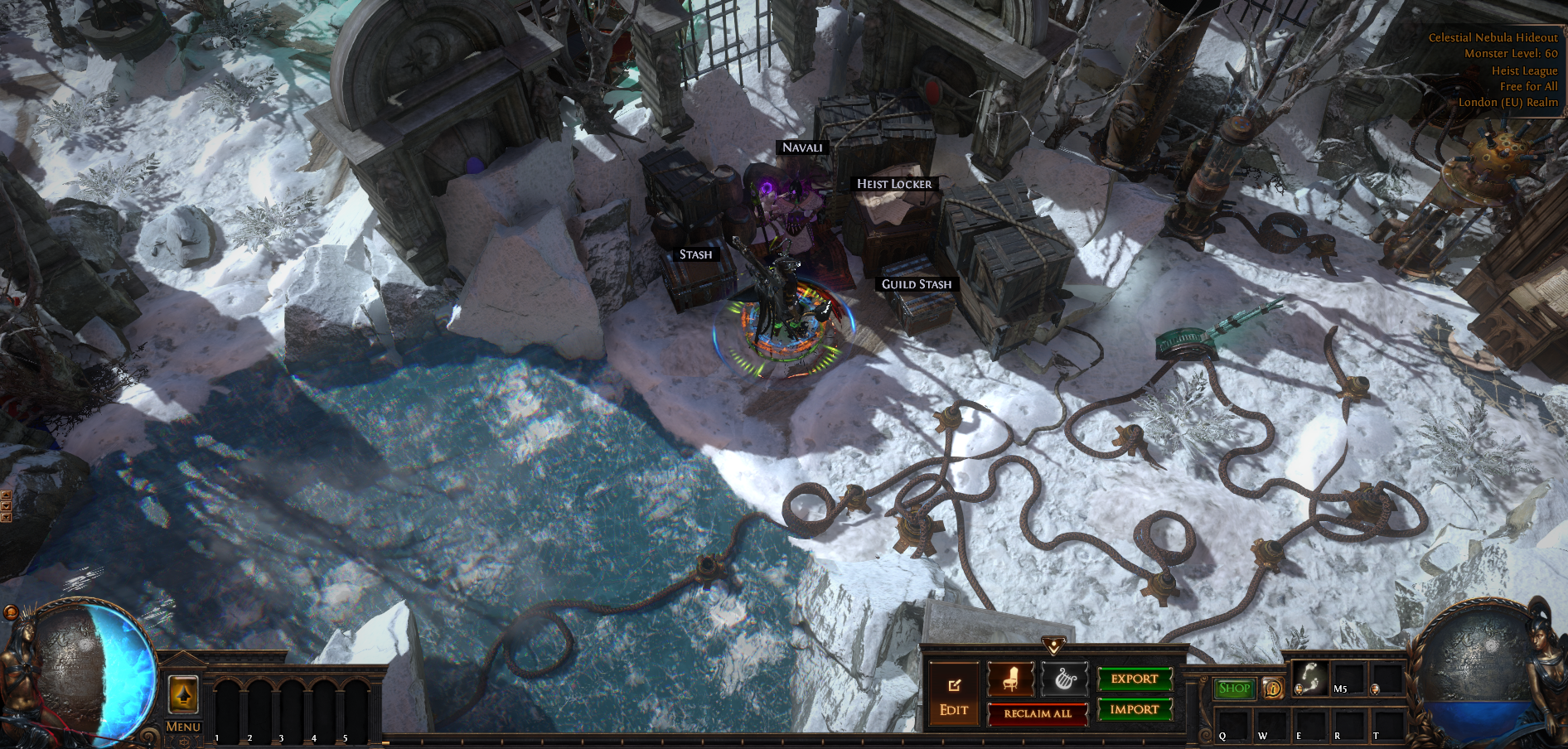Select the harp music button
The width and height of the screenshot is (1568, 749).
1064,680
